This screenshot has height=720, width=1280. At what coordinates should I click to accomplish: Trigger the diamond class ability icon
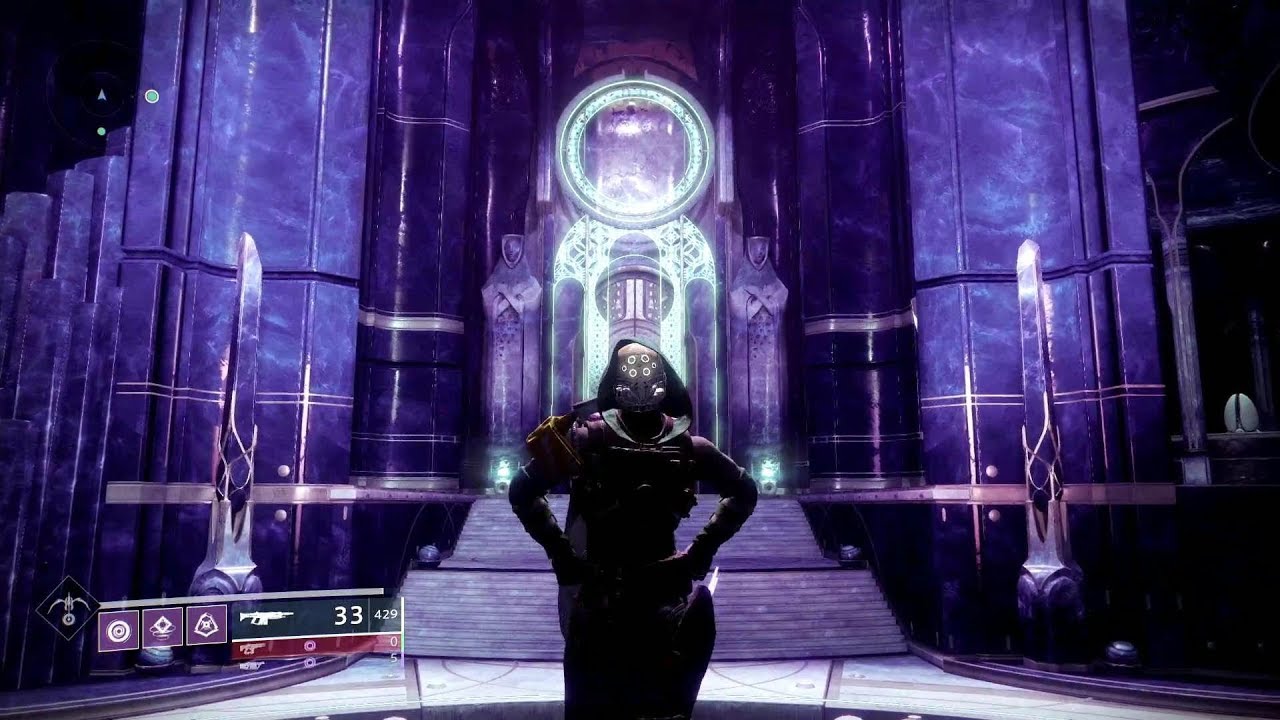(x=162, y=626)
